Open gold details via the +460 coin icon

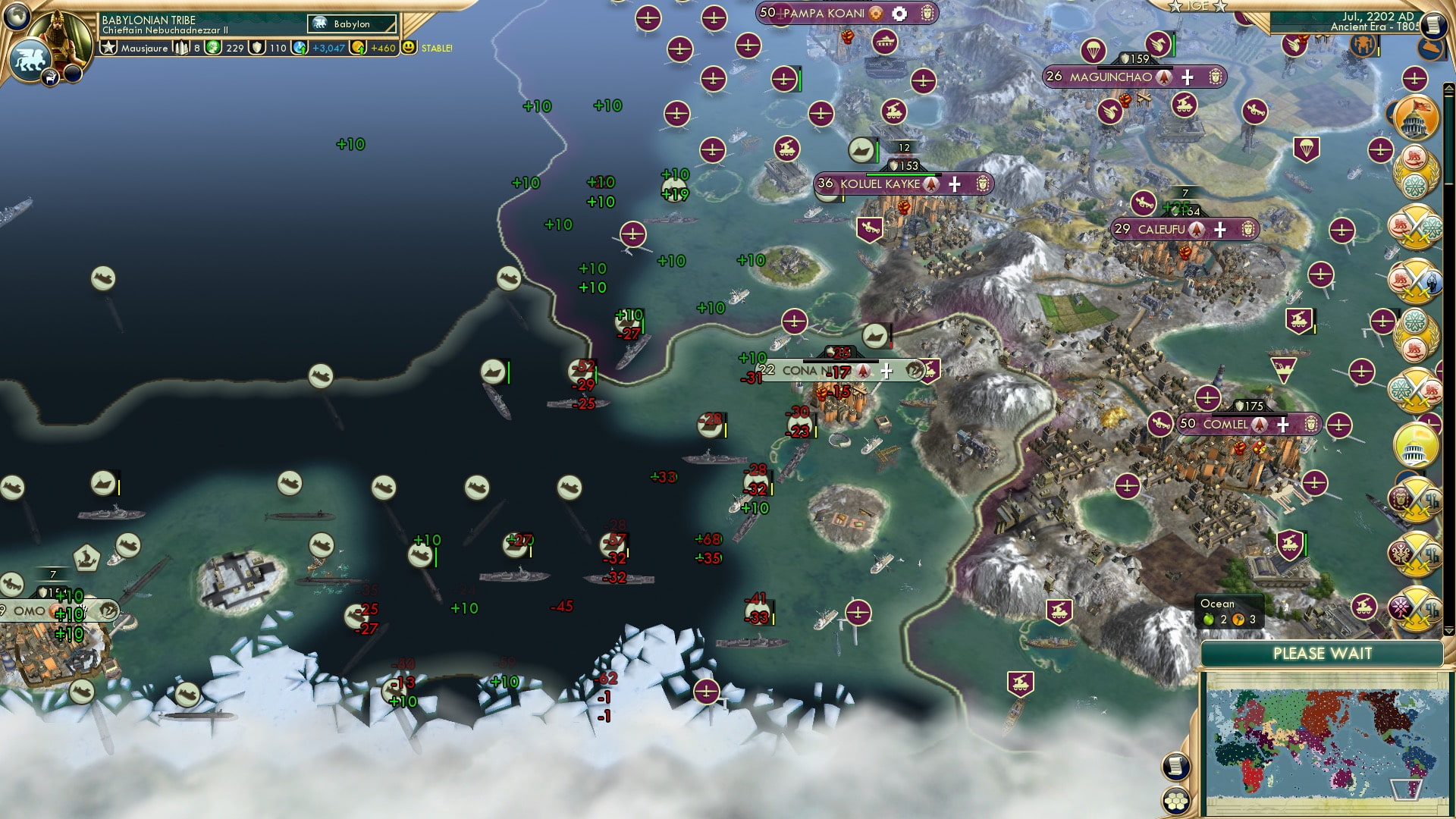coord(359,48)
